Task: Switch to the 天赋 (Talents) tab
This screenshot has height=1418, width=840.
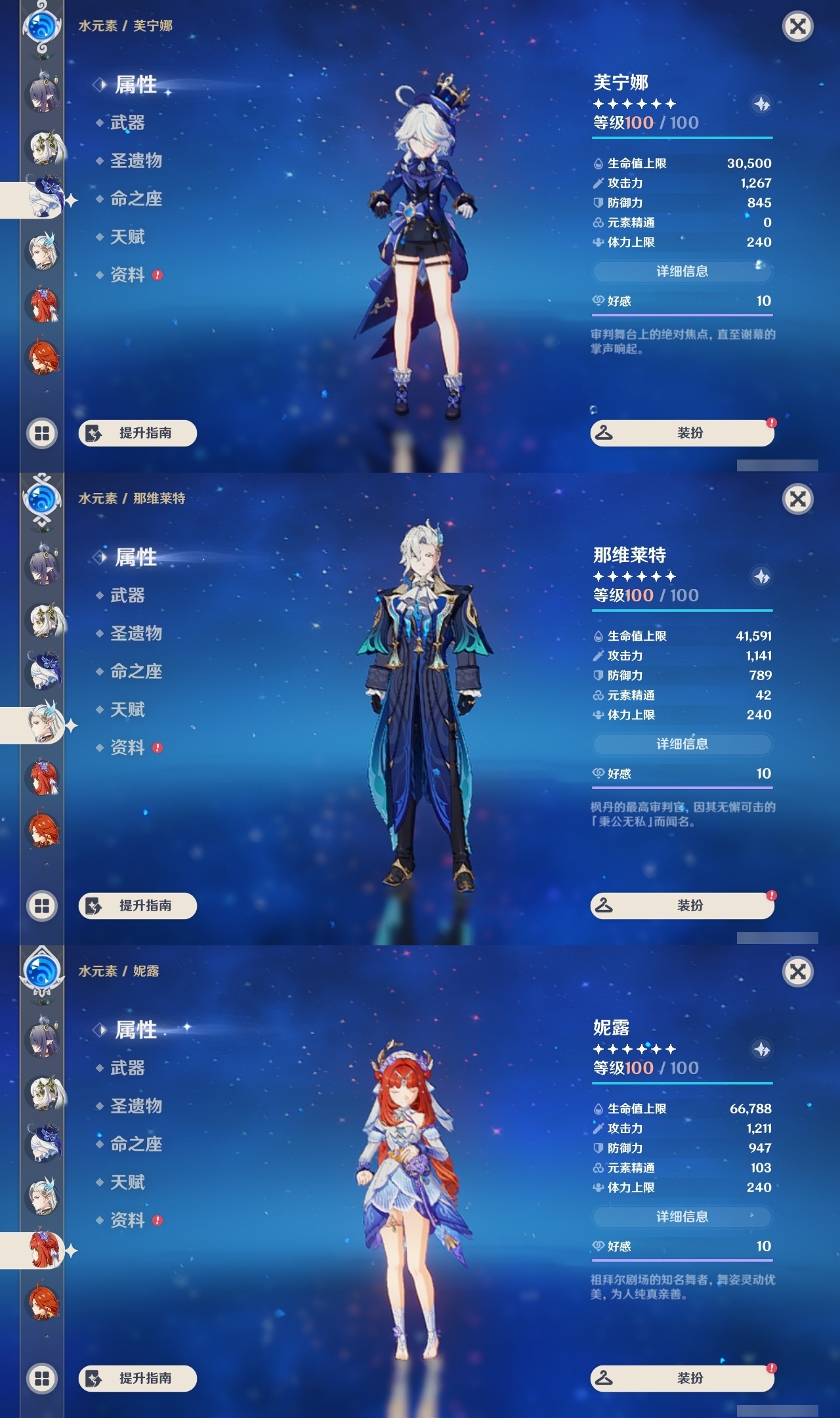Action: coord(128,237)
